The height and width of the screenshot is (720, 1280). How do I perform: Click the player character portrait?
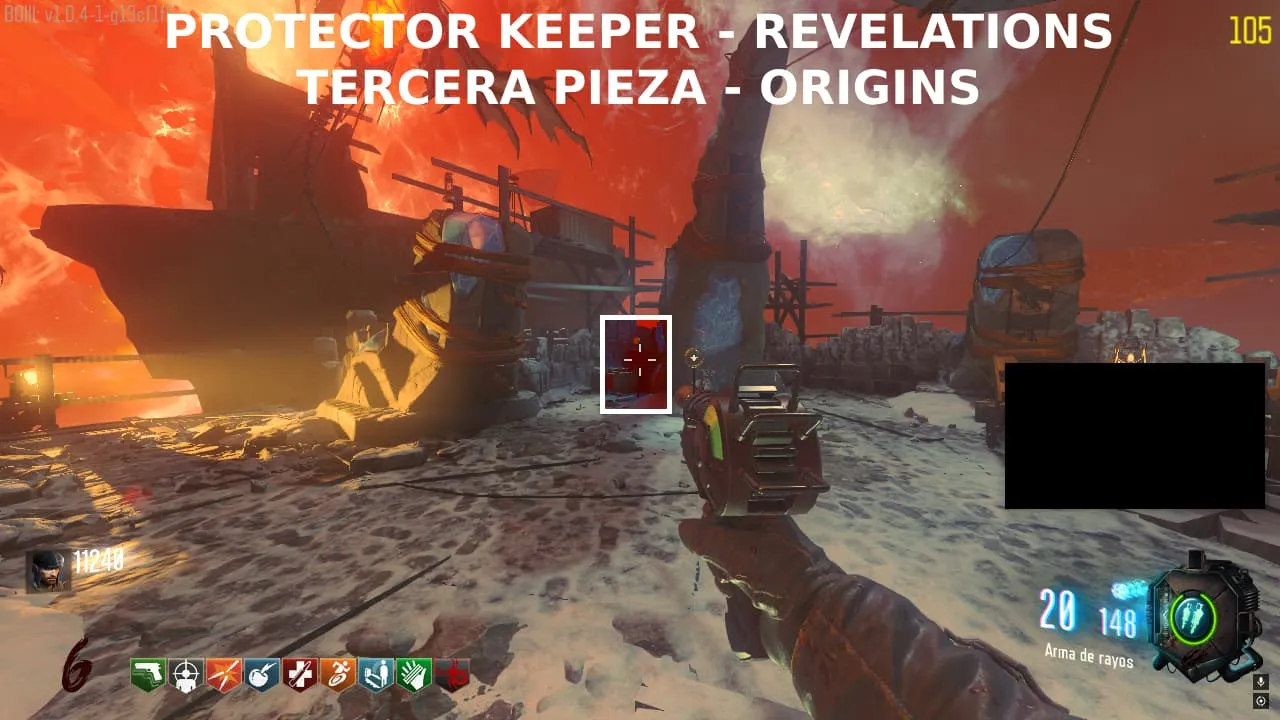[48, 571]
